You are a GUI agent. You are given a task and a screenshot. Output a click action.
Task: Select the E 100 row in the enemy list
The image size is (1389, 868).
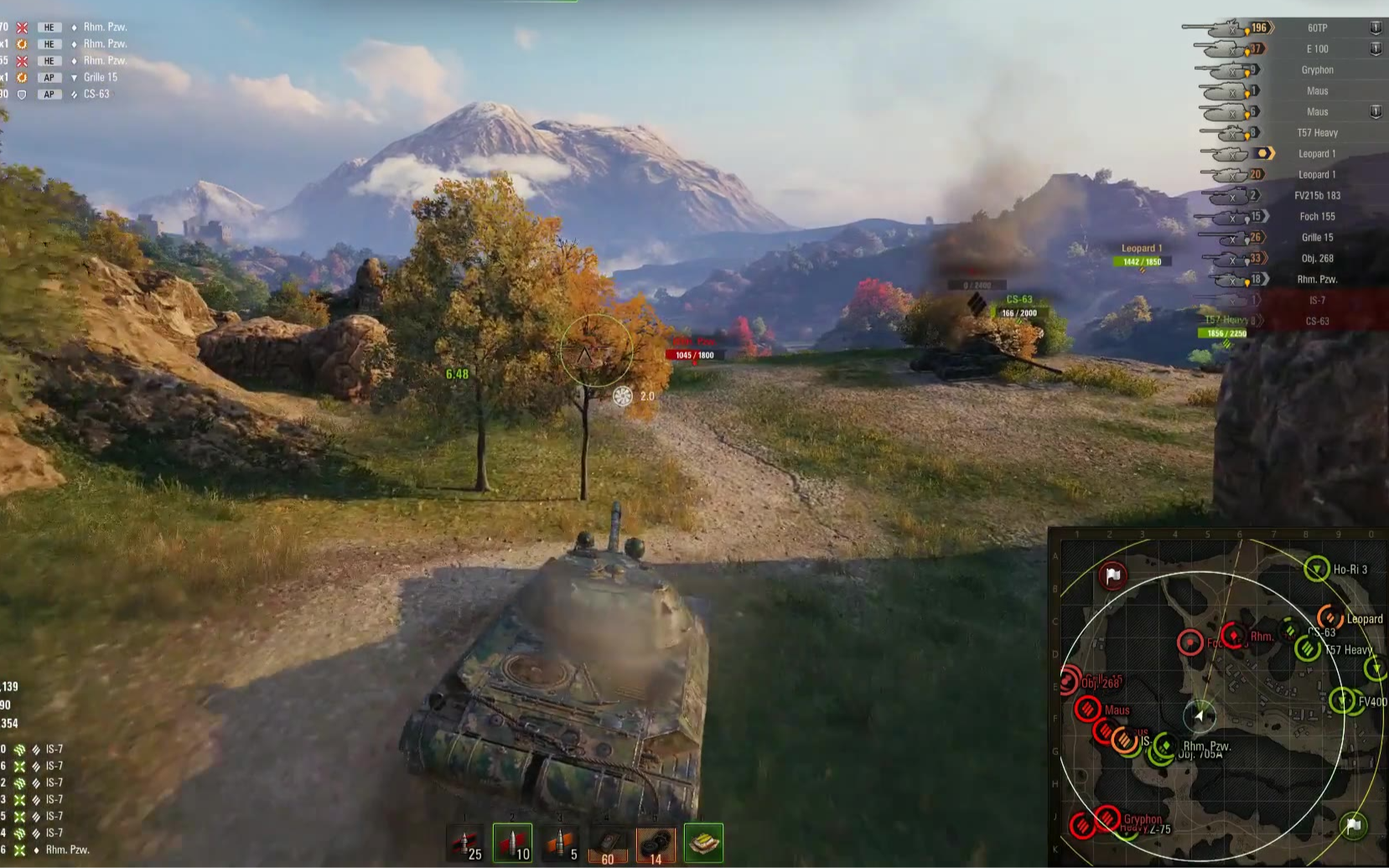[x=1317, y=49]
